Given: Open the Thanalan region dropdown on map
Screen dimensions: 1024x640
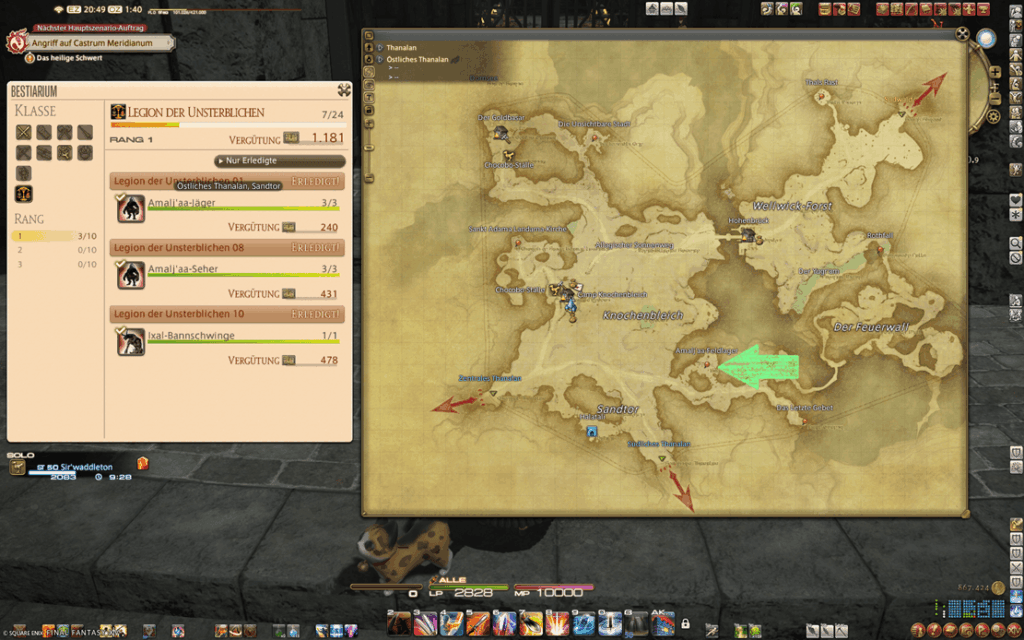Looking at the screenshot, I should click(381, 46).
